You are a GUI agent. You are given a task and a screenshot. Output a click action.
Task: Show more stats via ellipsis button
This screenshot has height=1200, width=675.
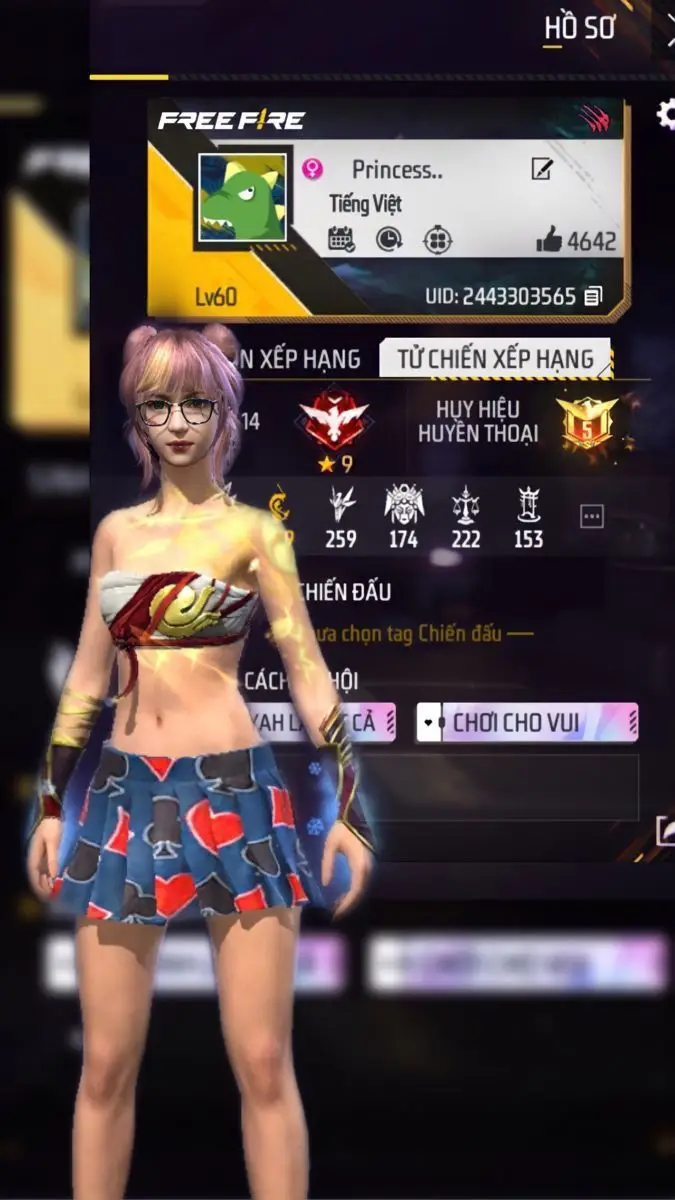(592, 516)
